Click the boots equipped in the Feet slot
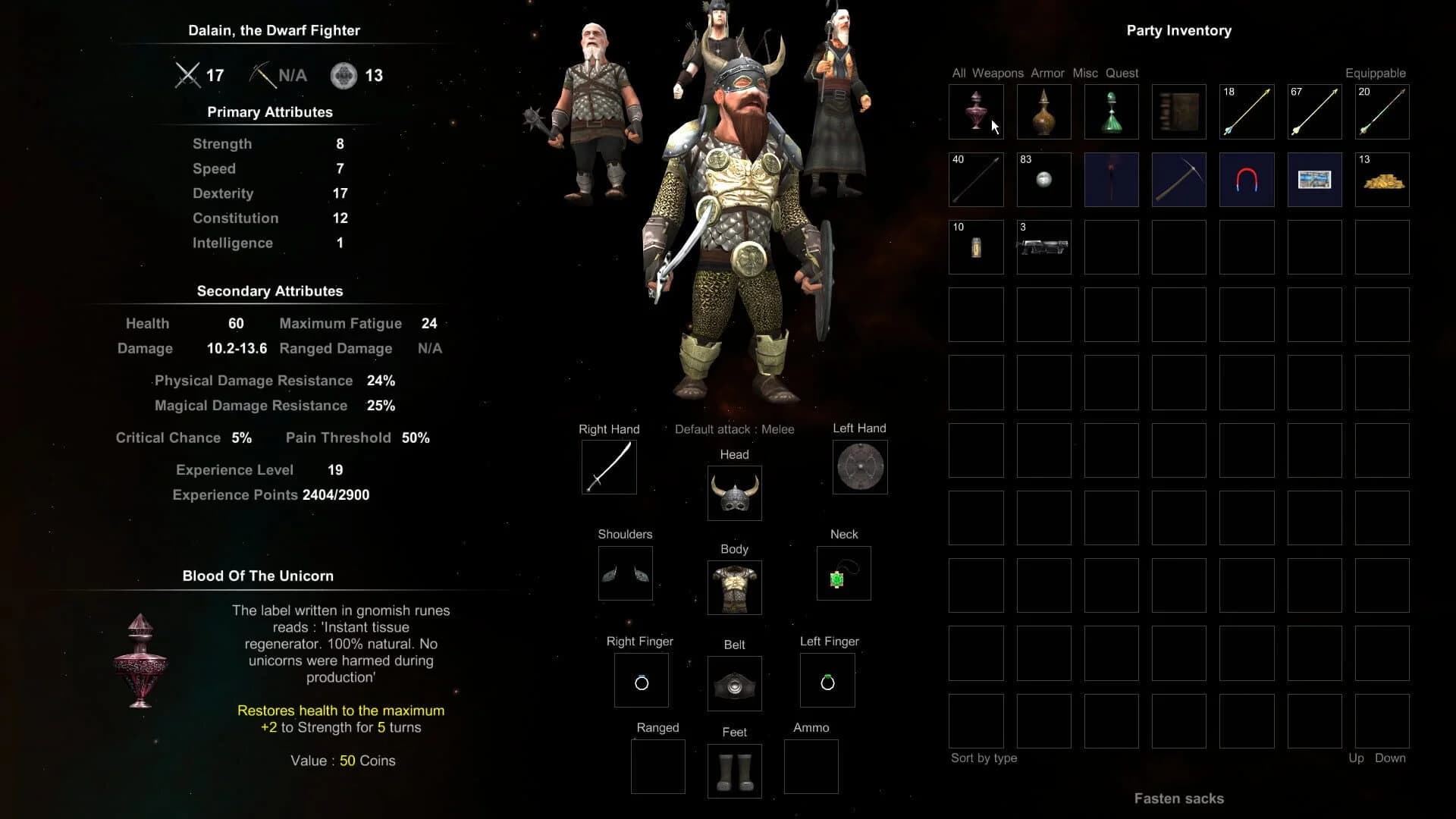Viewport: 1456px width, 819px height. tap(733, 770)
